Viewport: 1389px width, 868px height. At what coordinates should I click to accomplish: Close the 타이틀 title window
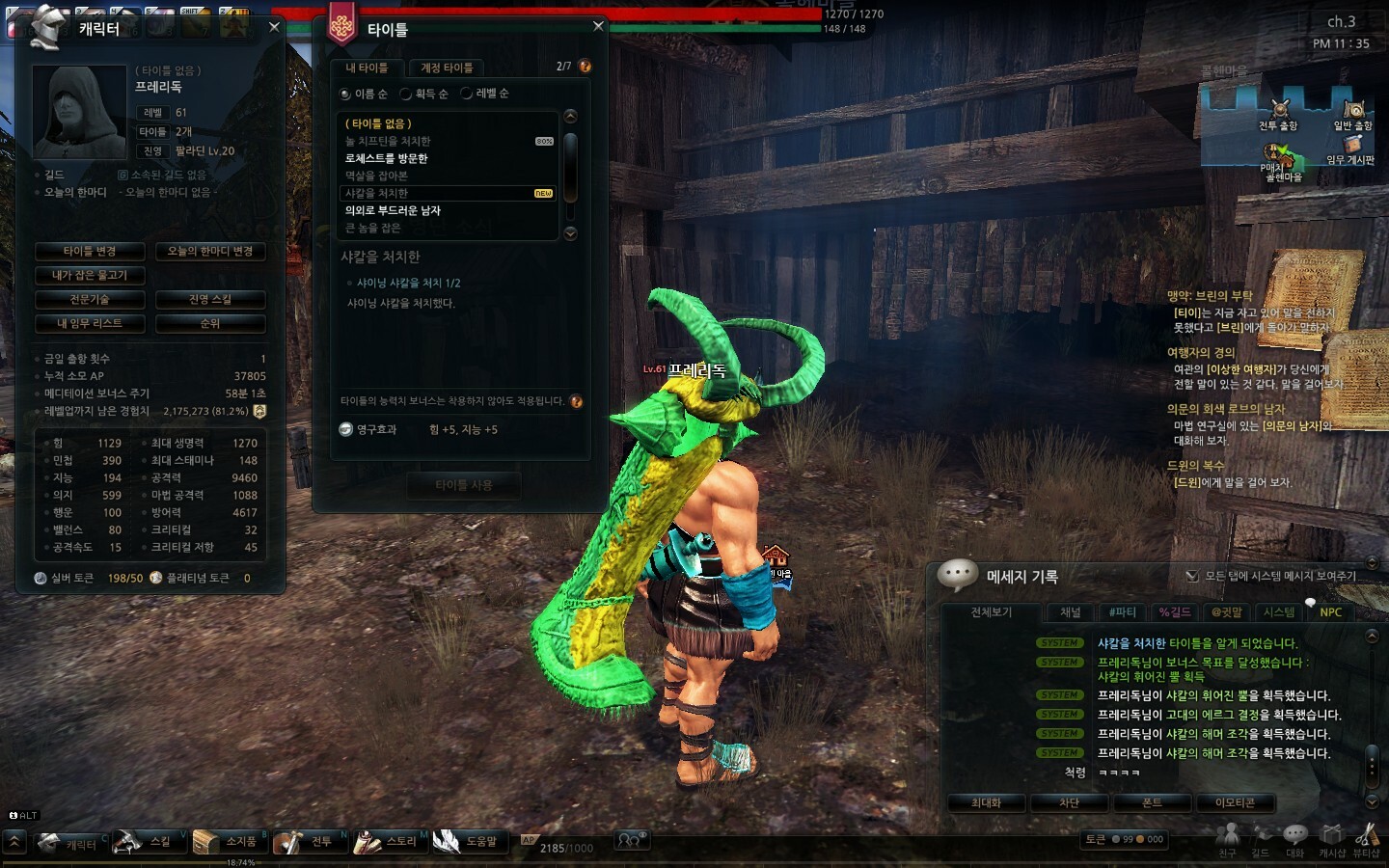pyautogui.click(x=598, y=26)
